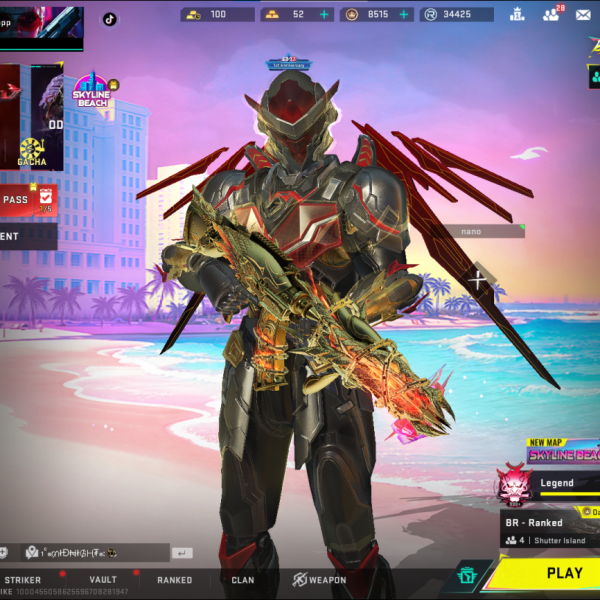Open the leaderboard podium icon
This screenshot has width=600, height=600.
point(517,14)
